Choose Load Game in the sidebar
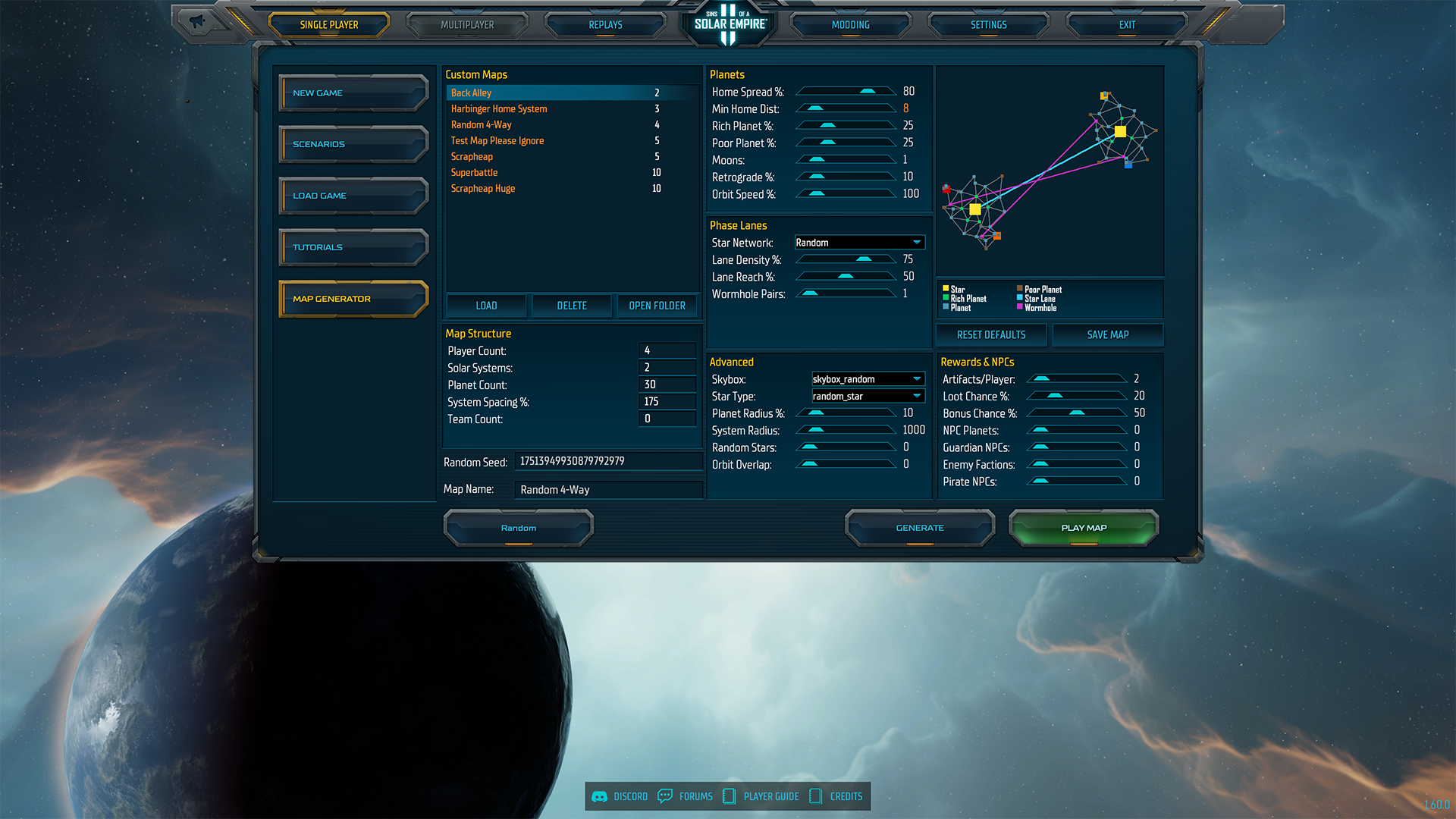 [x=353, y=196]
